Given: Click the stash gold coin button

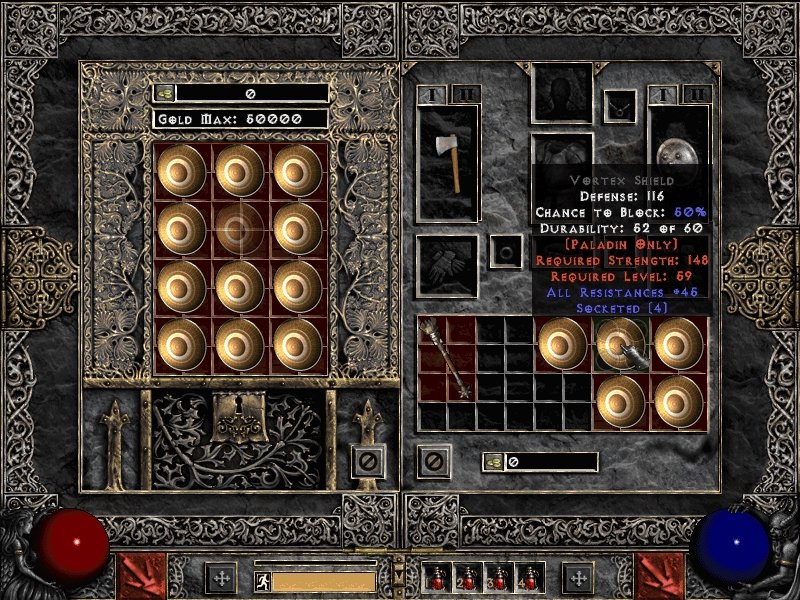Looking at the screenshot, I should [164, 93].
